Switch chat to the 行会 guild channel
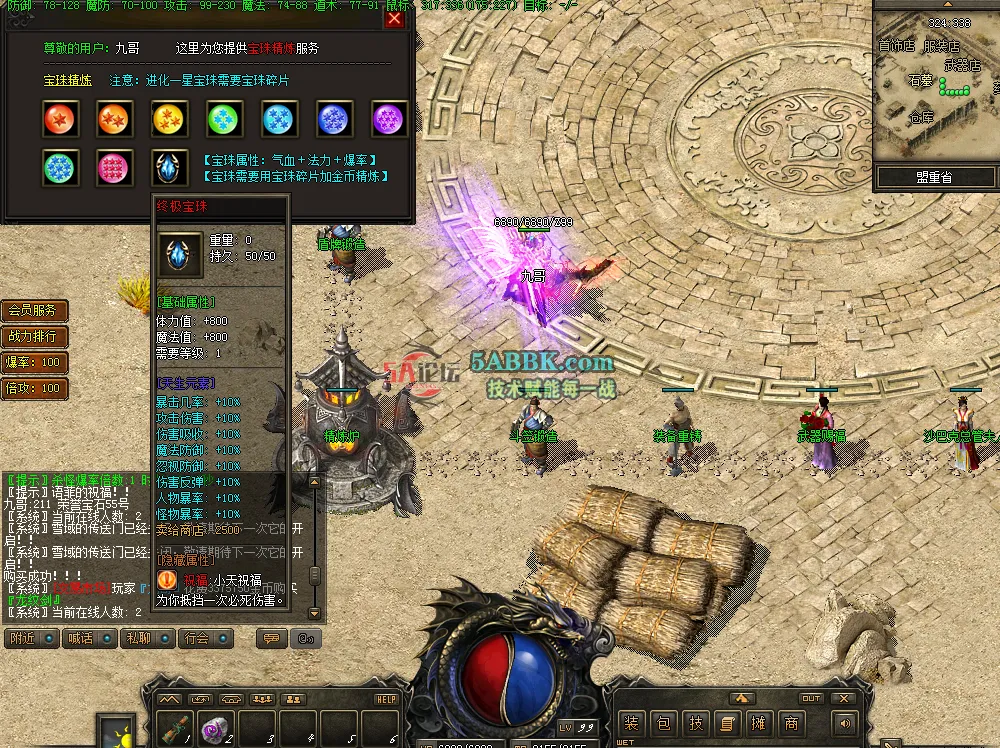Viewport: 1000px width, 748px height. [198, 638]
